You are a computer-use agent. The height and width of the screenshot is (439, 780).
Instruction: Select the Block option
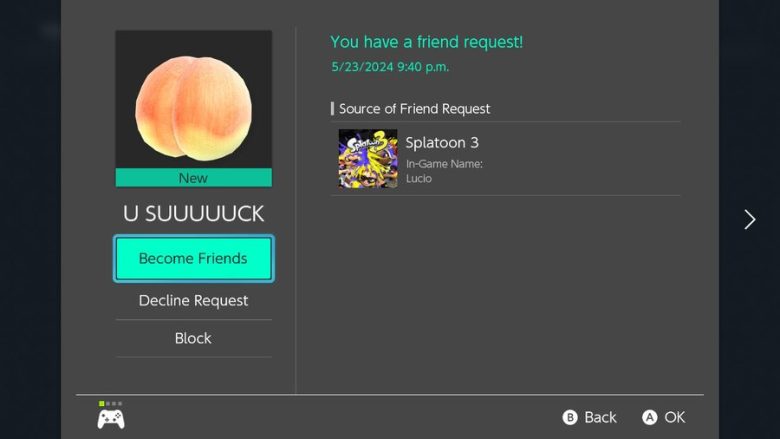(x=193, y=338)
